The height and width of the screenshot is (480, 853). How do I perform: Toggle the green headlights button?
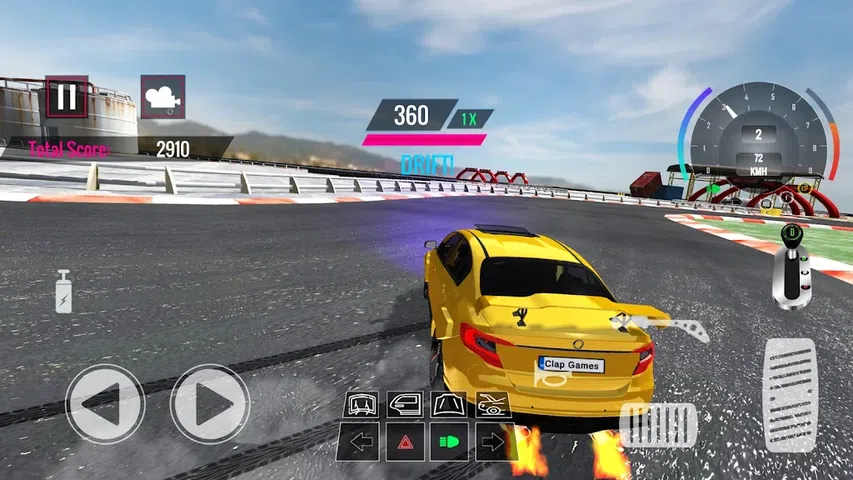point(449,441)
